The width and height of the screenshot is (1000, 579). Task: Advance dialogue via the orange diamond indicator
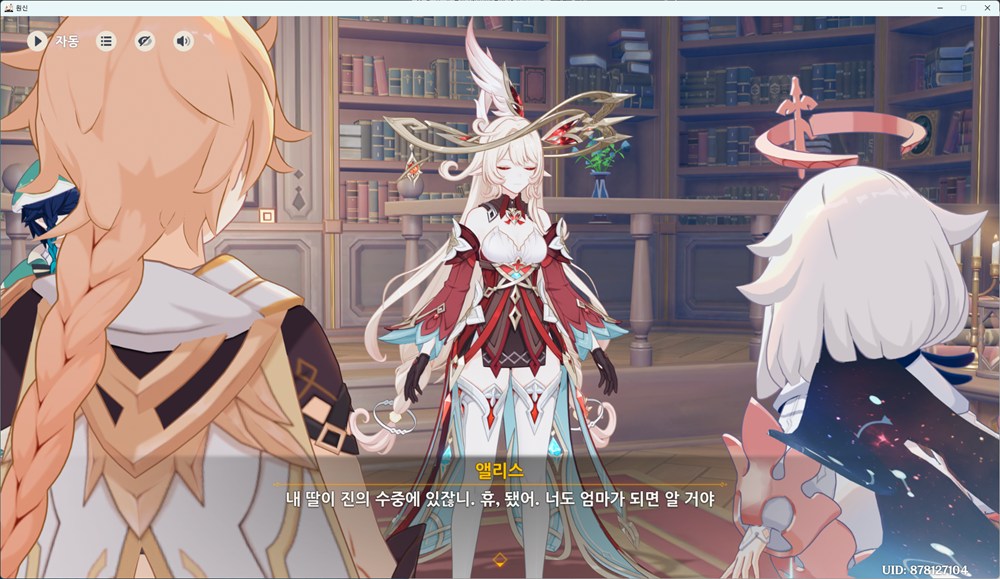pyautogui.click(x=500, y=558)
